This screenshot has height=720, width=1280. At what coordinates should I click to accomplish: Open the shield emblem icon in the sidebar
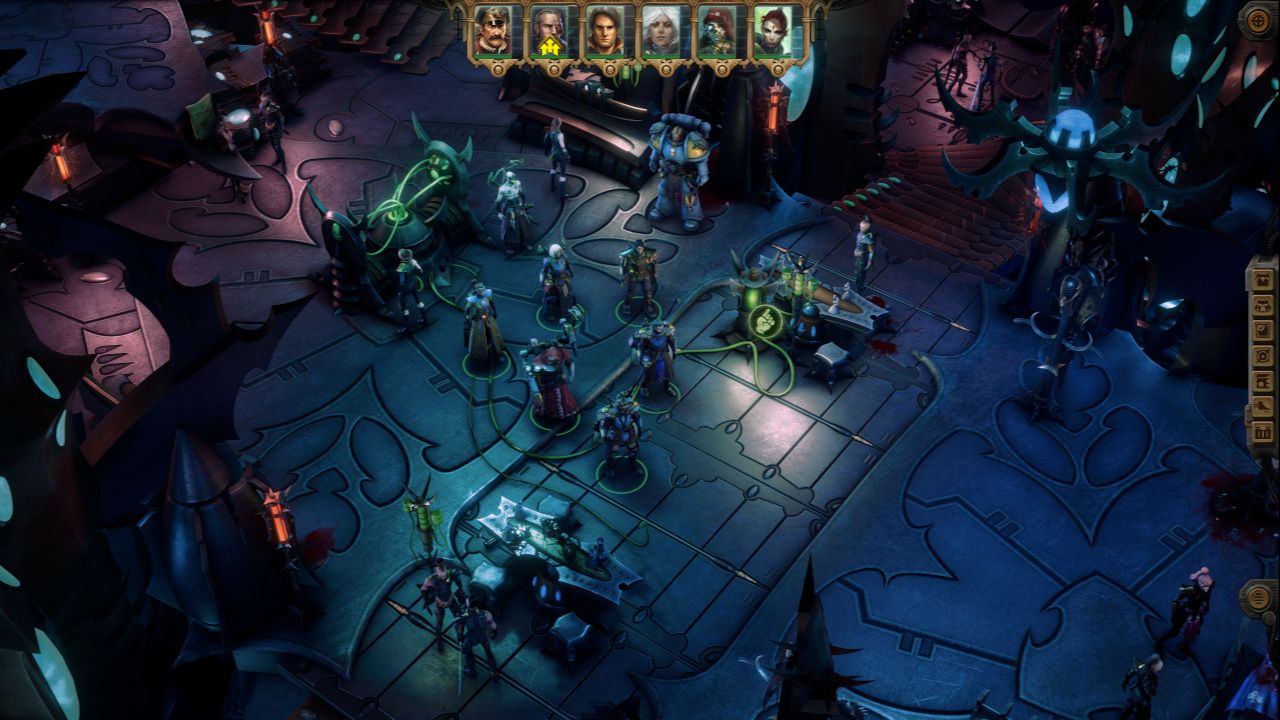1263,354
